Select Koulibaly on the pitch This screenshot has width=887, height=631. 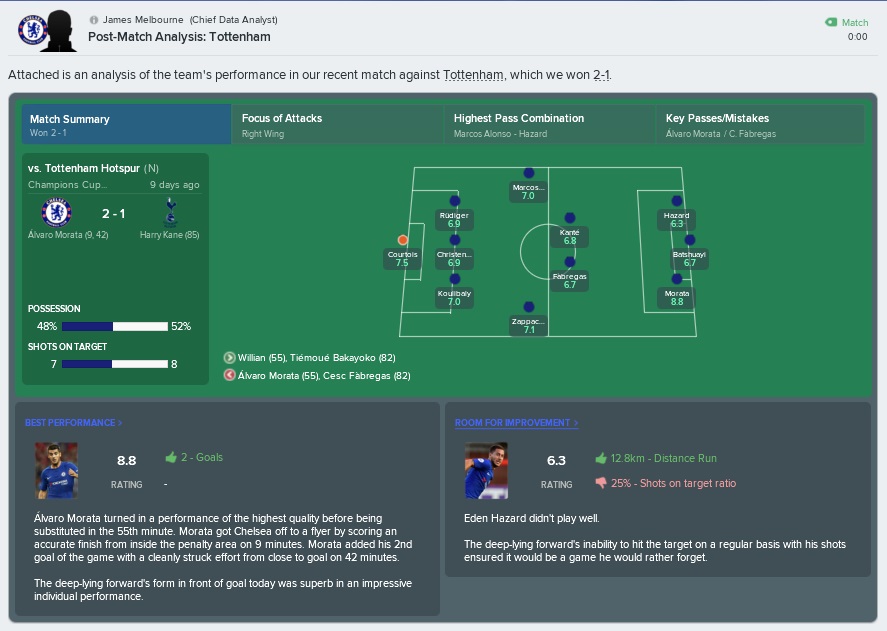[454, 280]
